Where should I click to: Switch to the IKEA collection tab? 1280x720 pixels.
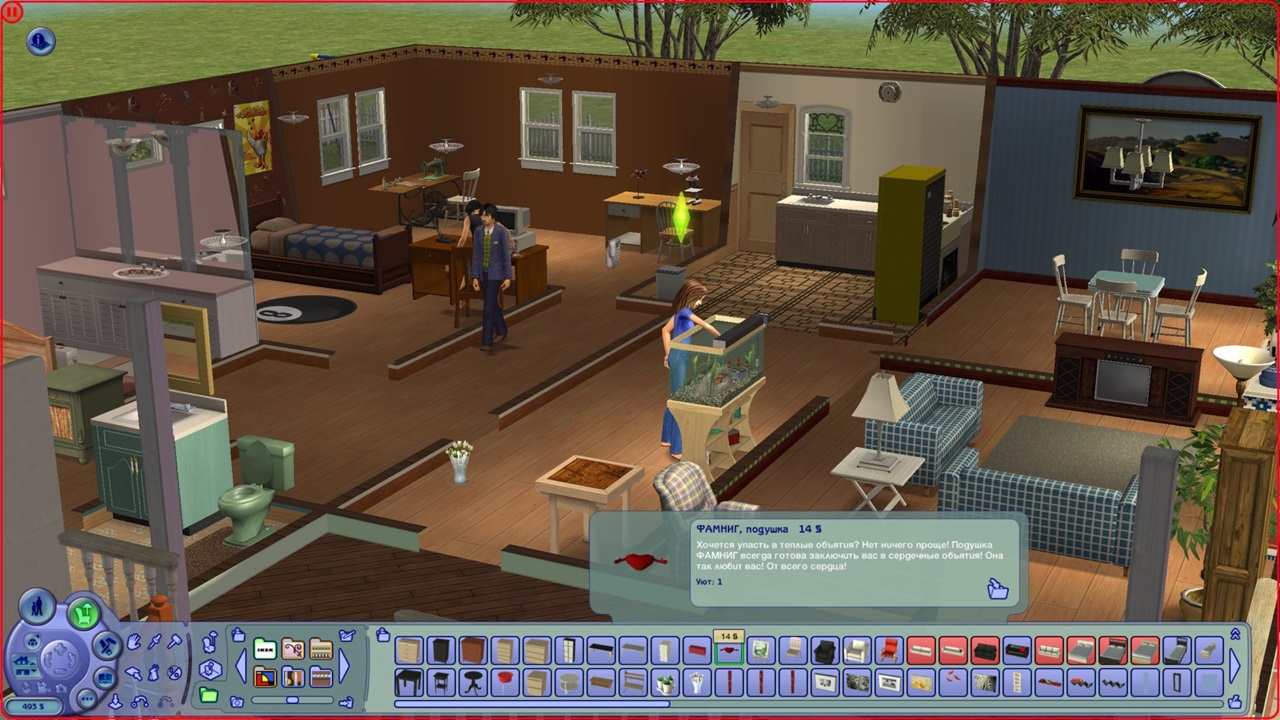pyautogui.click(x=264, y=649)
